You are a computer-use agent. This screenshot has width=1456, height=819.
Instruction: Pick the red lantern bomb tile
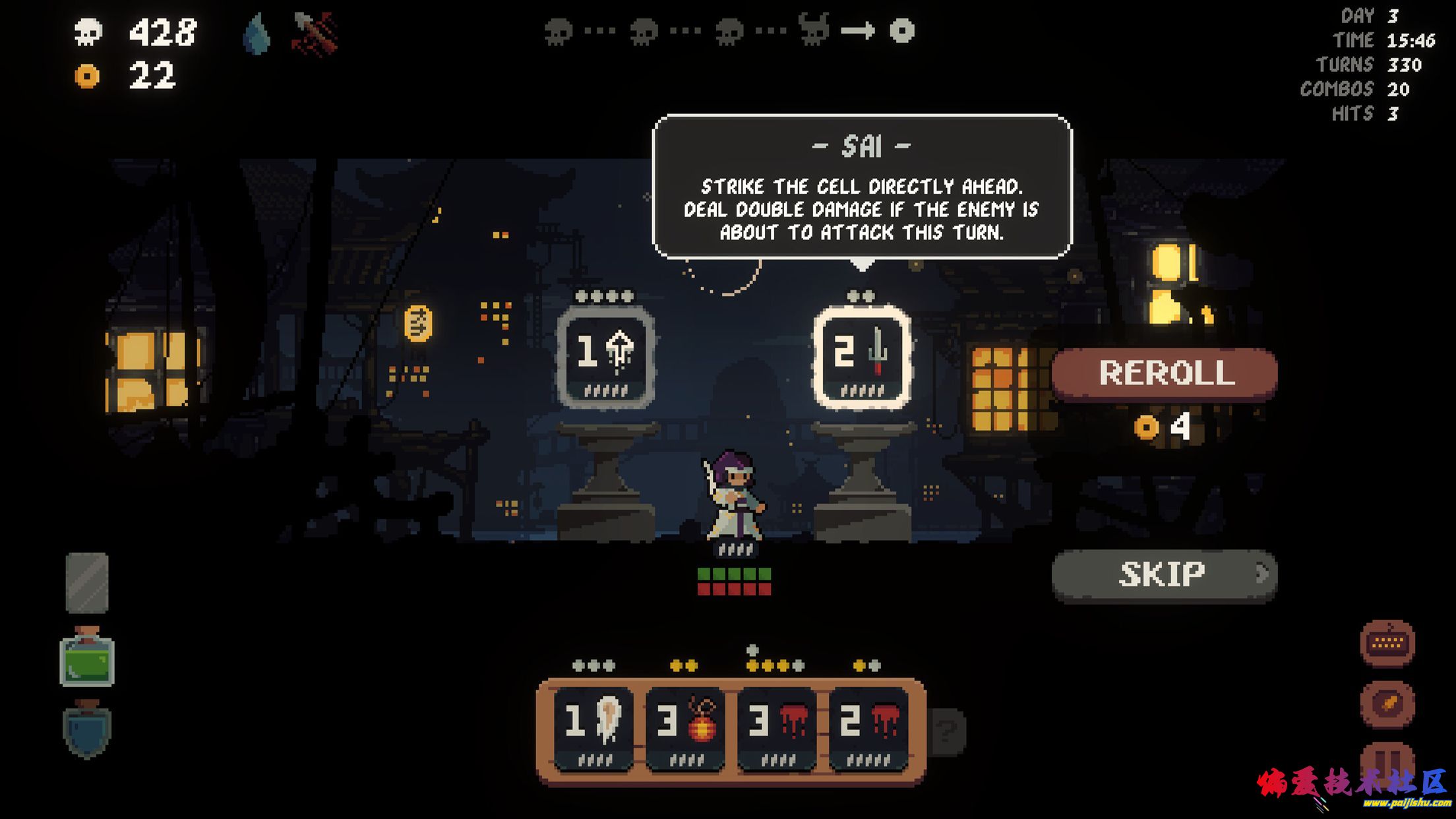click(686, 728)
